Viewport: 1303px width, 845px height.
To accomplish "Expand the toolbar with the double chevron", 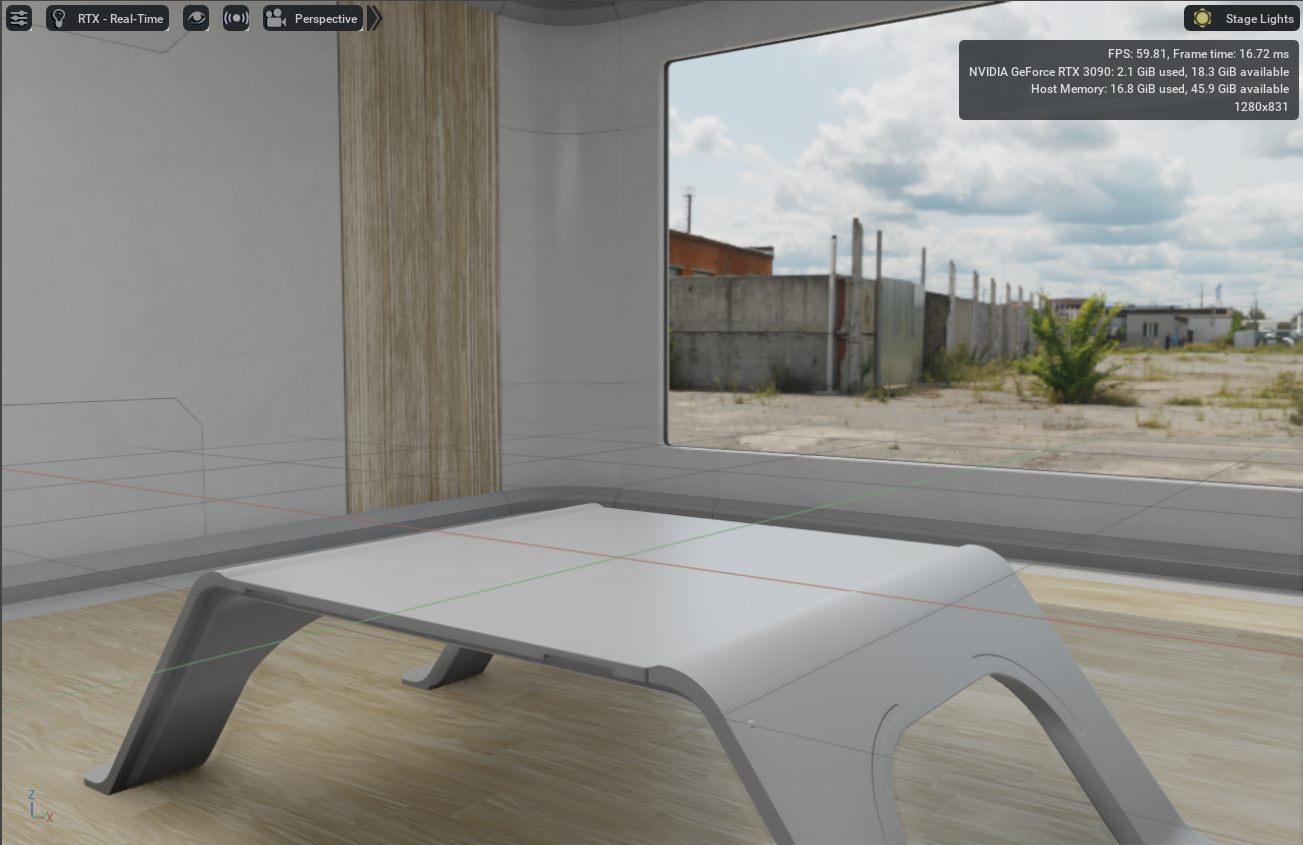I will (374, 18).
